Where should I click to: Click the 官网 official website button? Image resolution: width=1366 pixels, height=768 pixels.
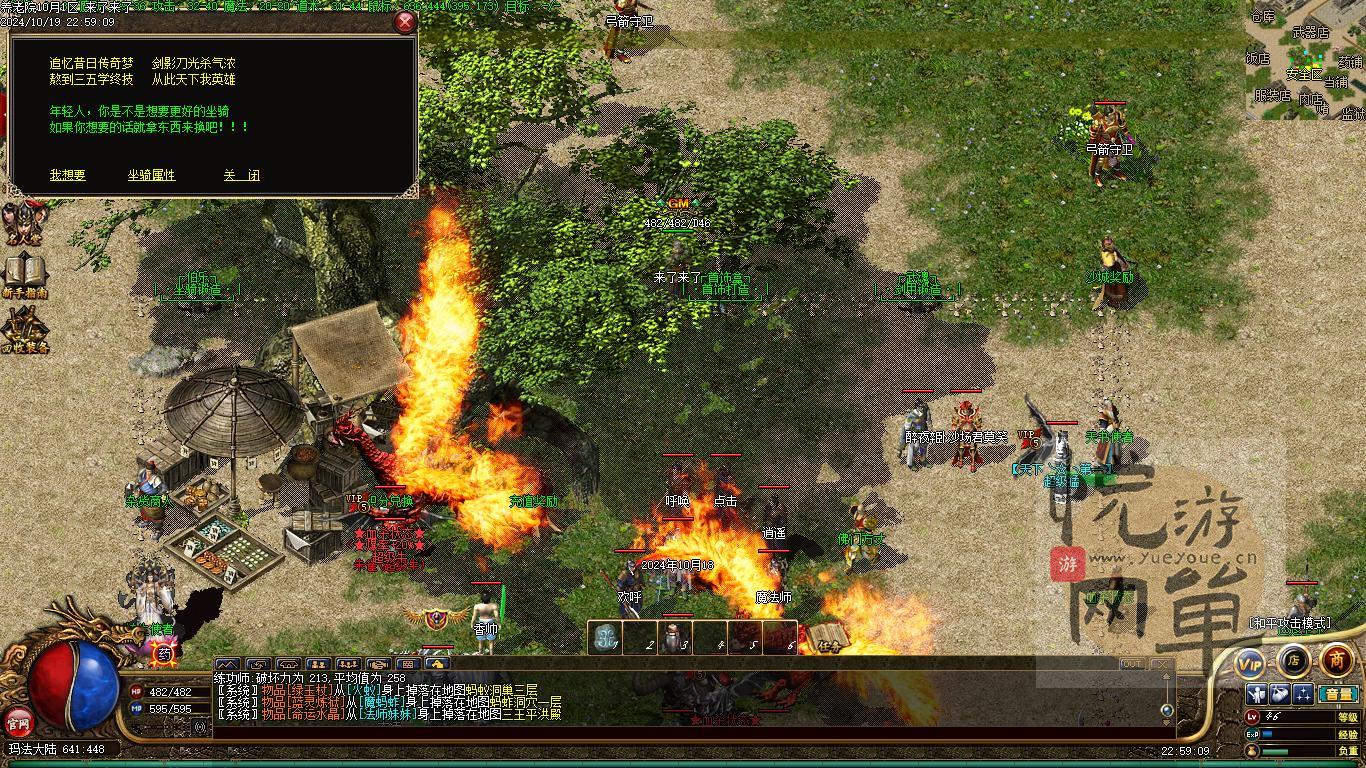(19, 720)
